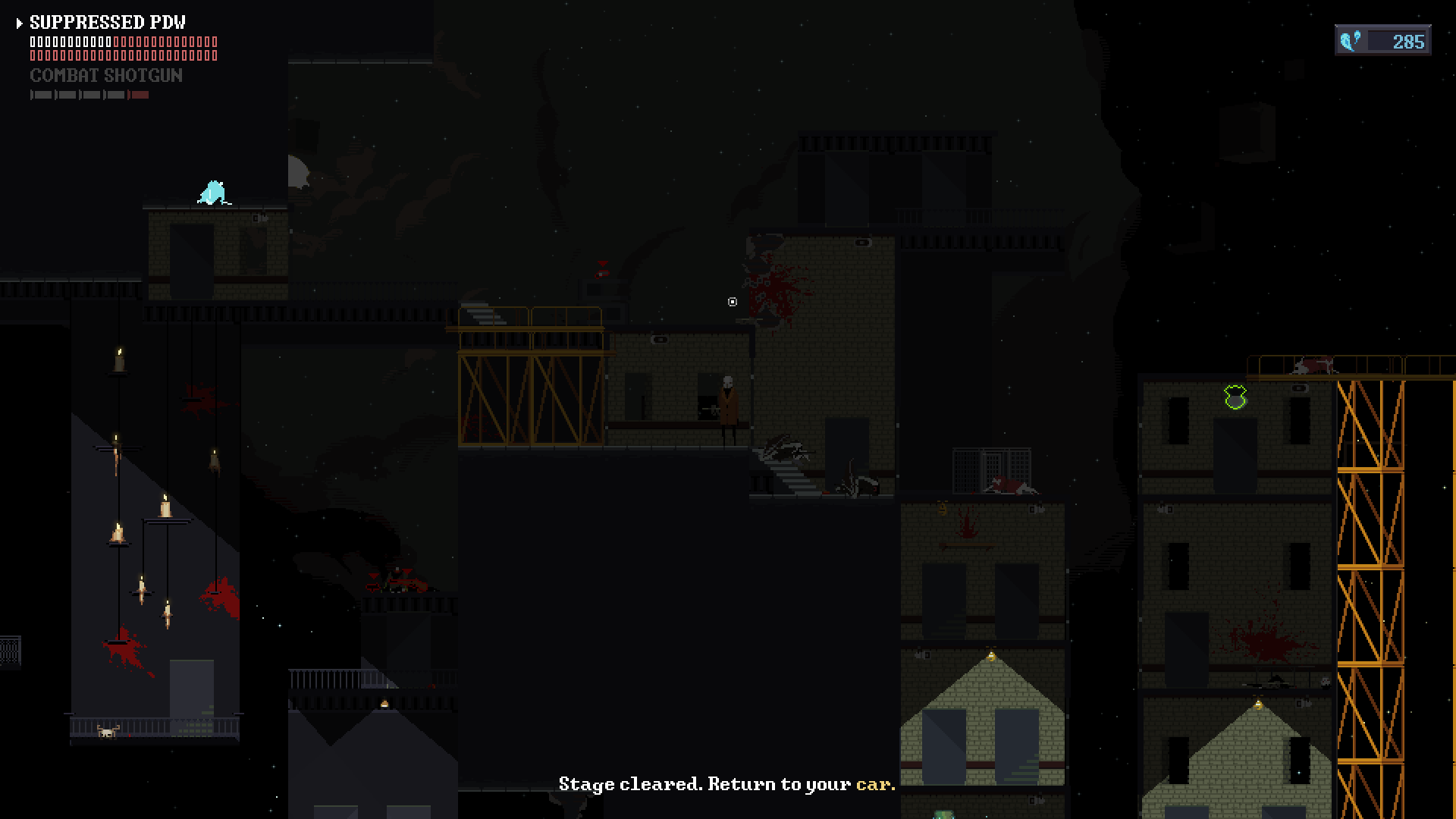Click the SUPPRESSED PDW weapon name in the HUD
The width and height of the screenshot is (1456, 819).
coord(106,23)
